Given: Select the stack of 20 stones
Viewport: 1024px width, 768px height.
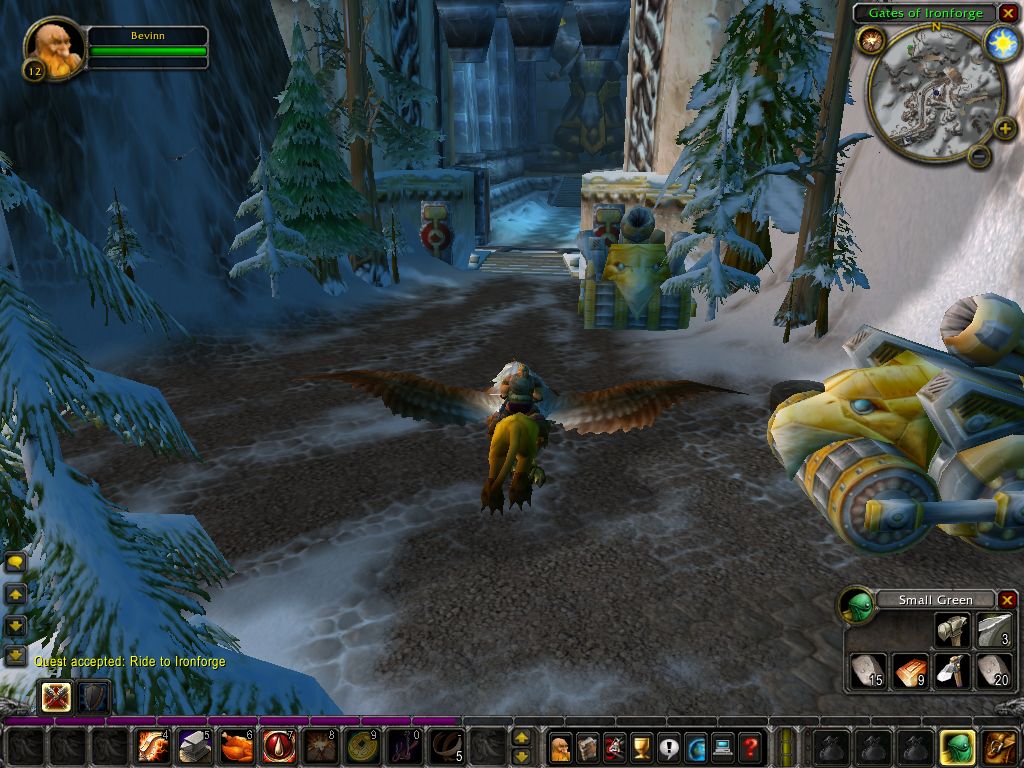Looking at the screenshot, I should [x=994, y=670].
